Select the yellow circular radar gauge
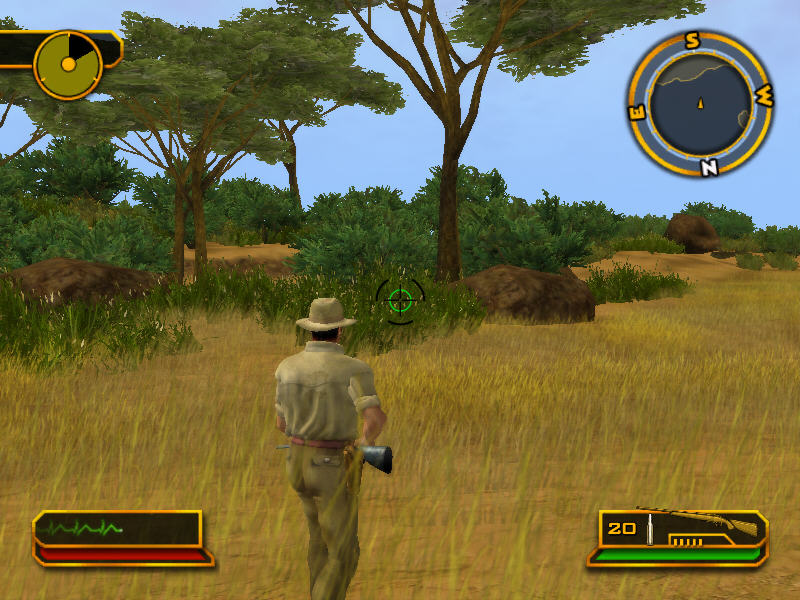The image size is (800, 600). click(68, 64)
